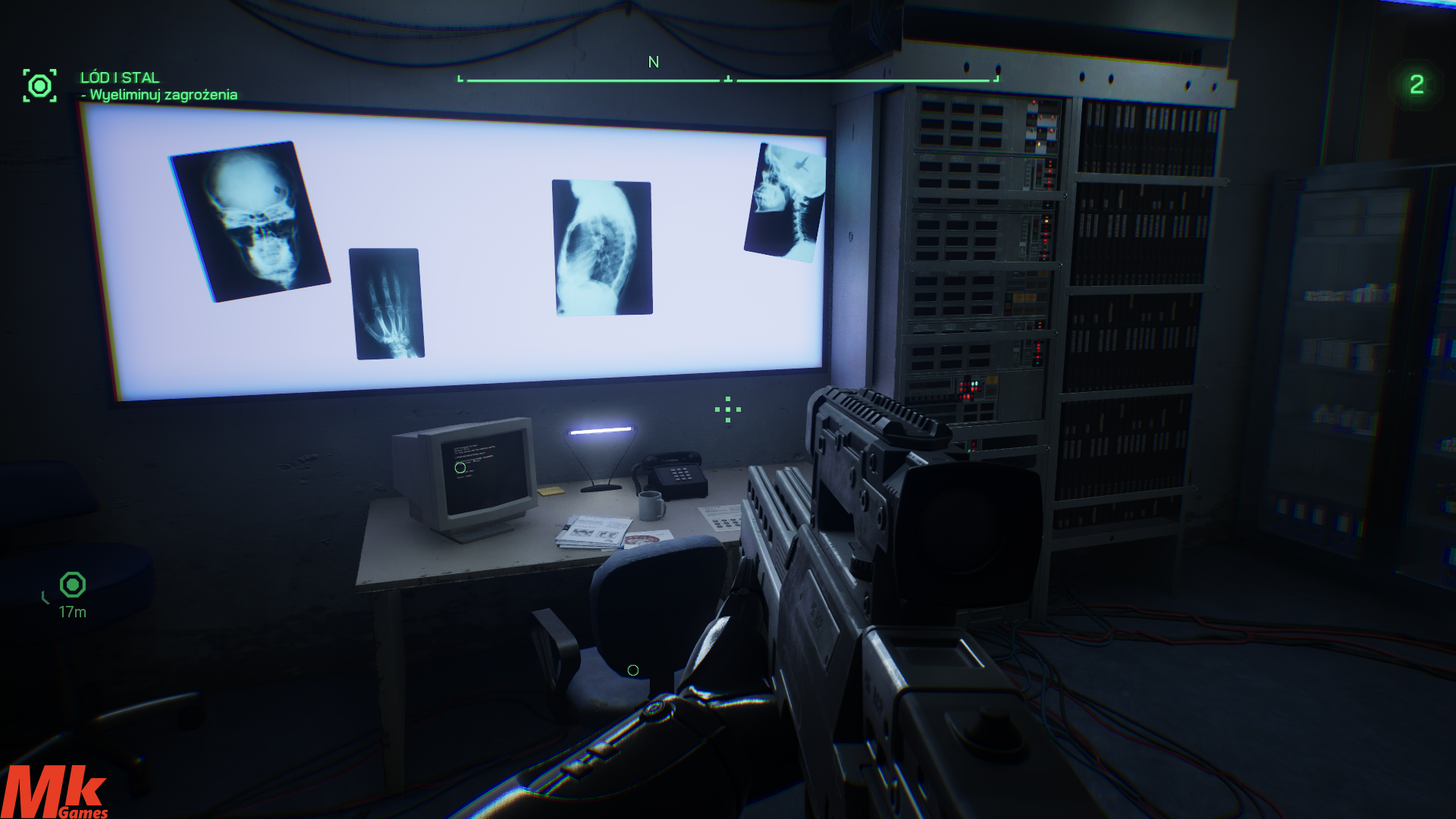The width and height of the screenshot is (1456, 819).
Task: Select the 'LÓD I STAL' mission title
Action: tap(120, 77)
